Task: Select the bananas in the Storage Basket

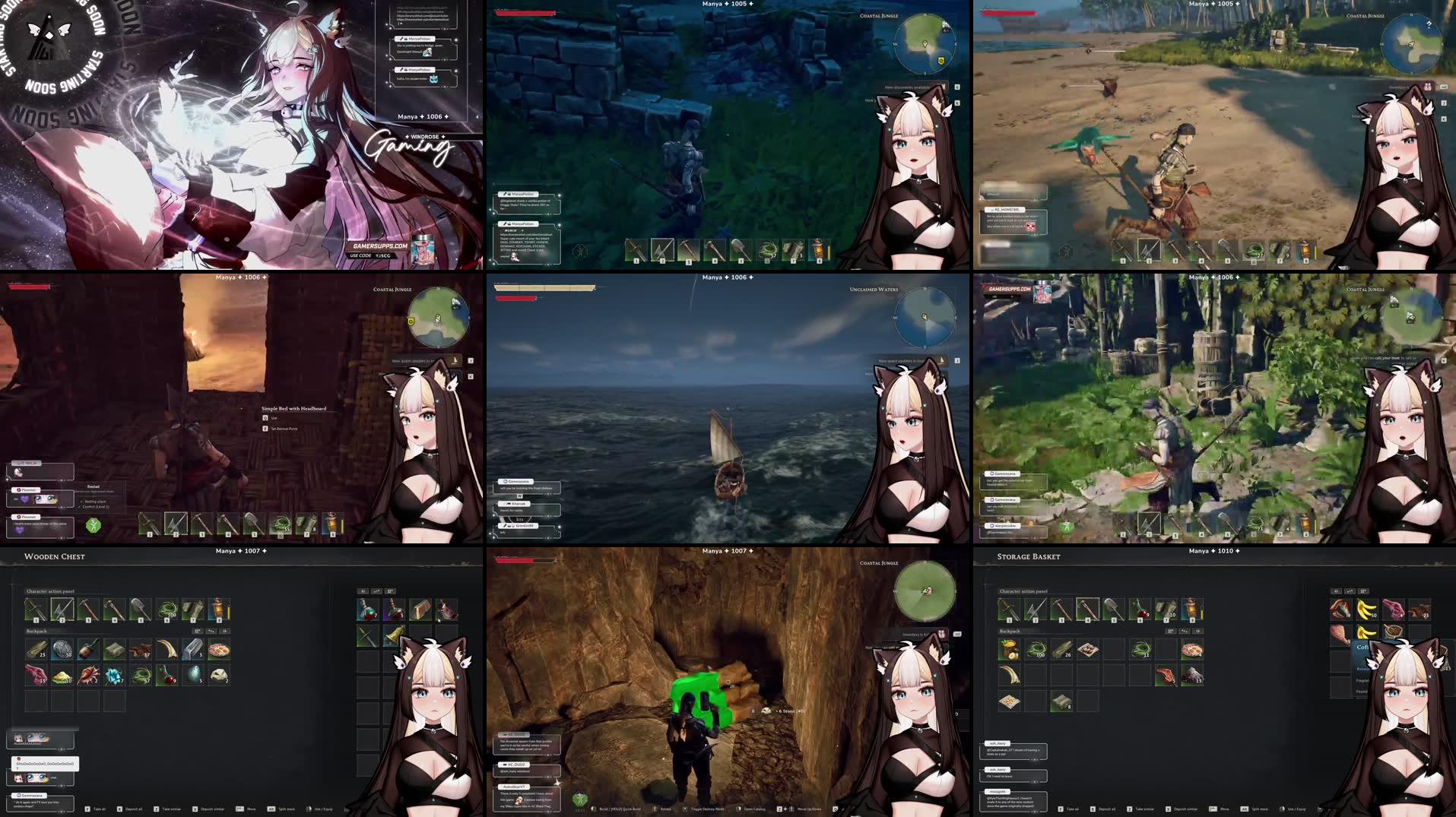Action: point(1366,609)
